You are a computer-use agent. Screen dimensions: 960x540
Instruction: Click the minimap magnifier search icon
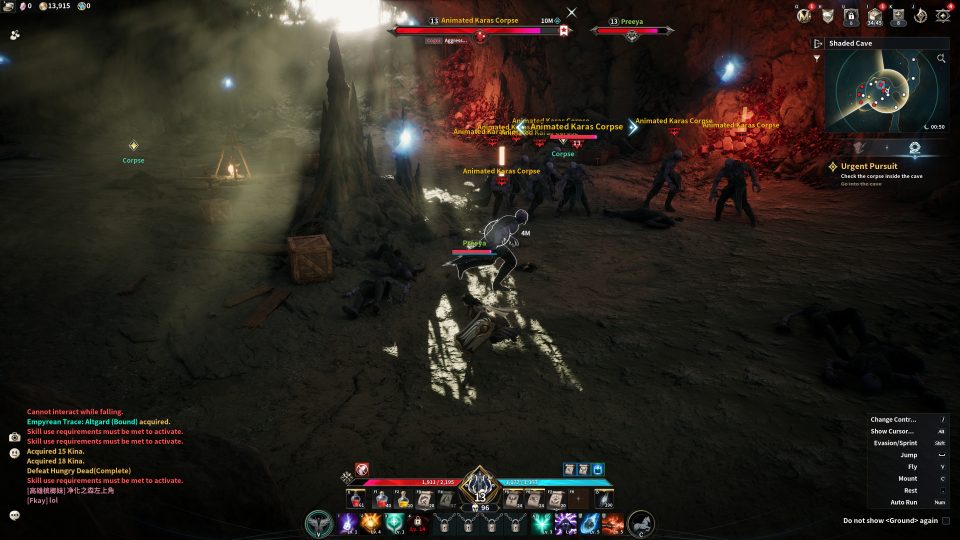pos(941,59)
